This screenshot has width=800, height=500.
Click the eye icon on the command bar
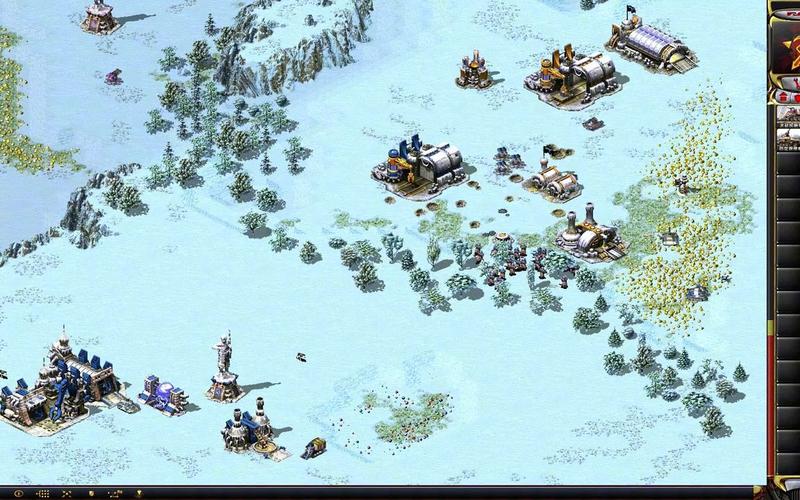coord(18,493)
